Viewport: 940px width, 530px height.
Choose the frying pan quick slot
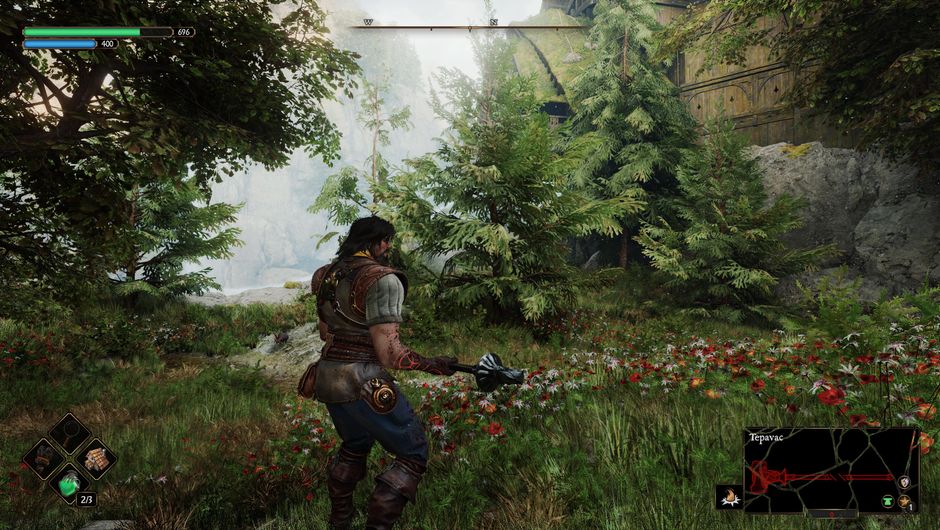[69, 433]
